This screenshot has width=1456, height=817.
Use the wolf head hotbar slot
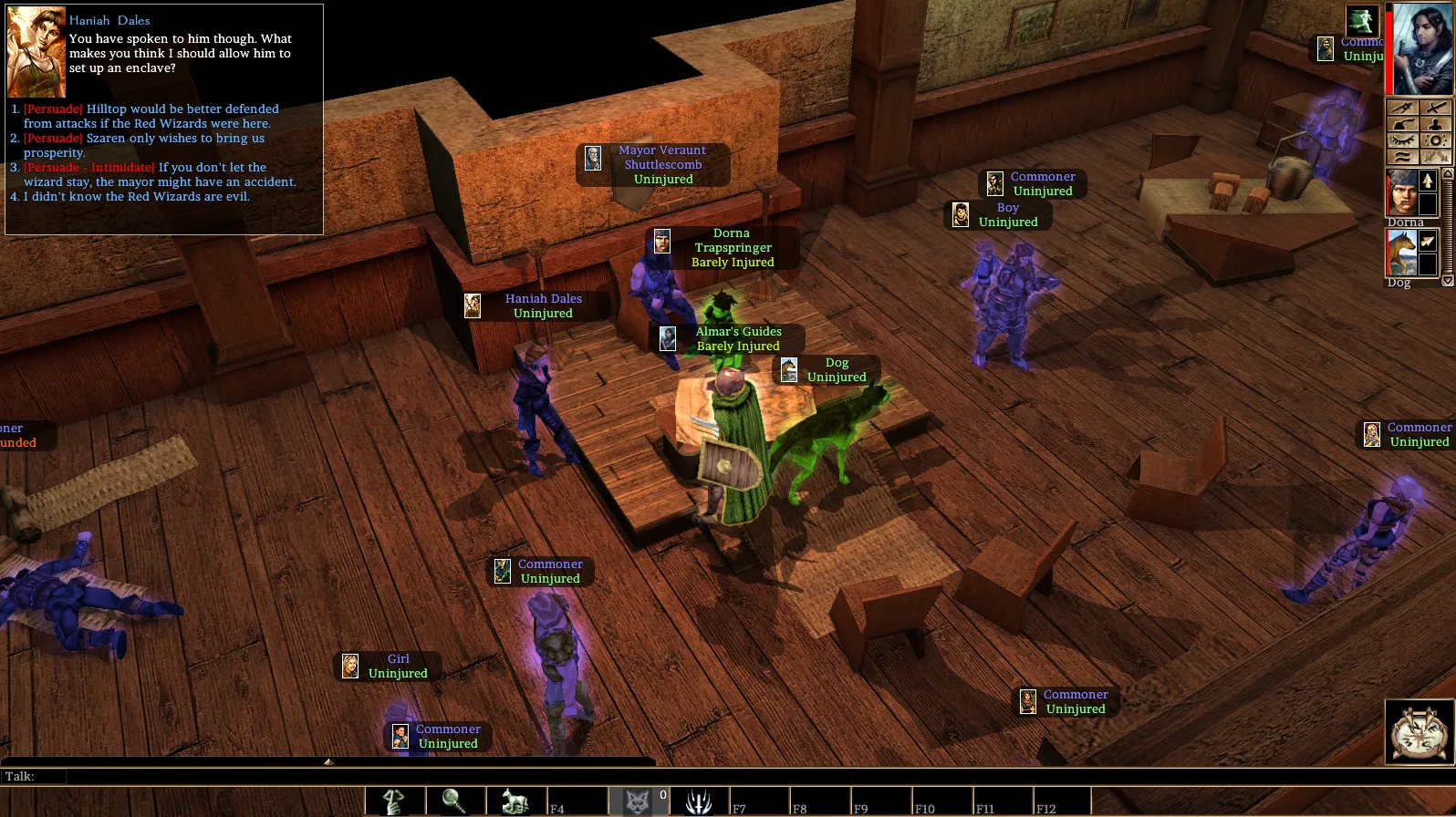point(637,801)
